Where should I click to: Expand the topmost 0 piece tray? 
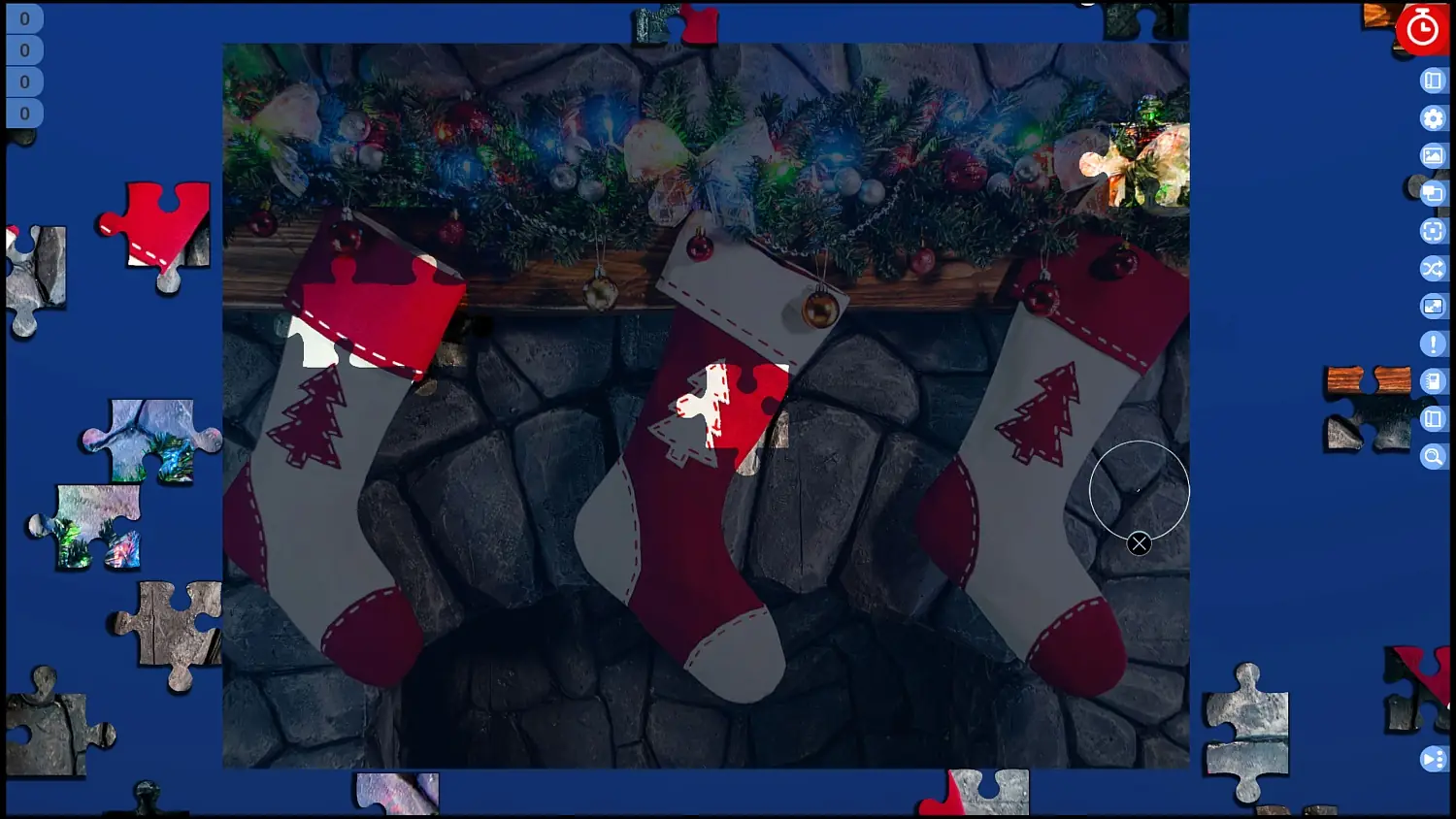[x=24, y=17]
